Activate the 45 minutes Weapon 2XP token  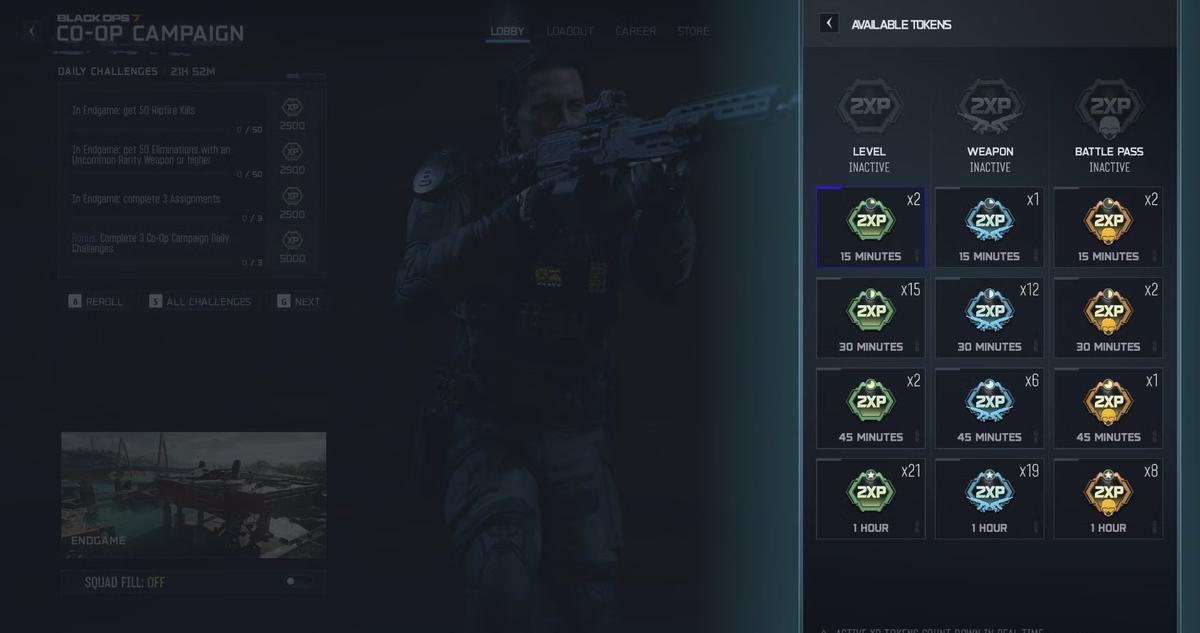click(x=989, y=408)
